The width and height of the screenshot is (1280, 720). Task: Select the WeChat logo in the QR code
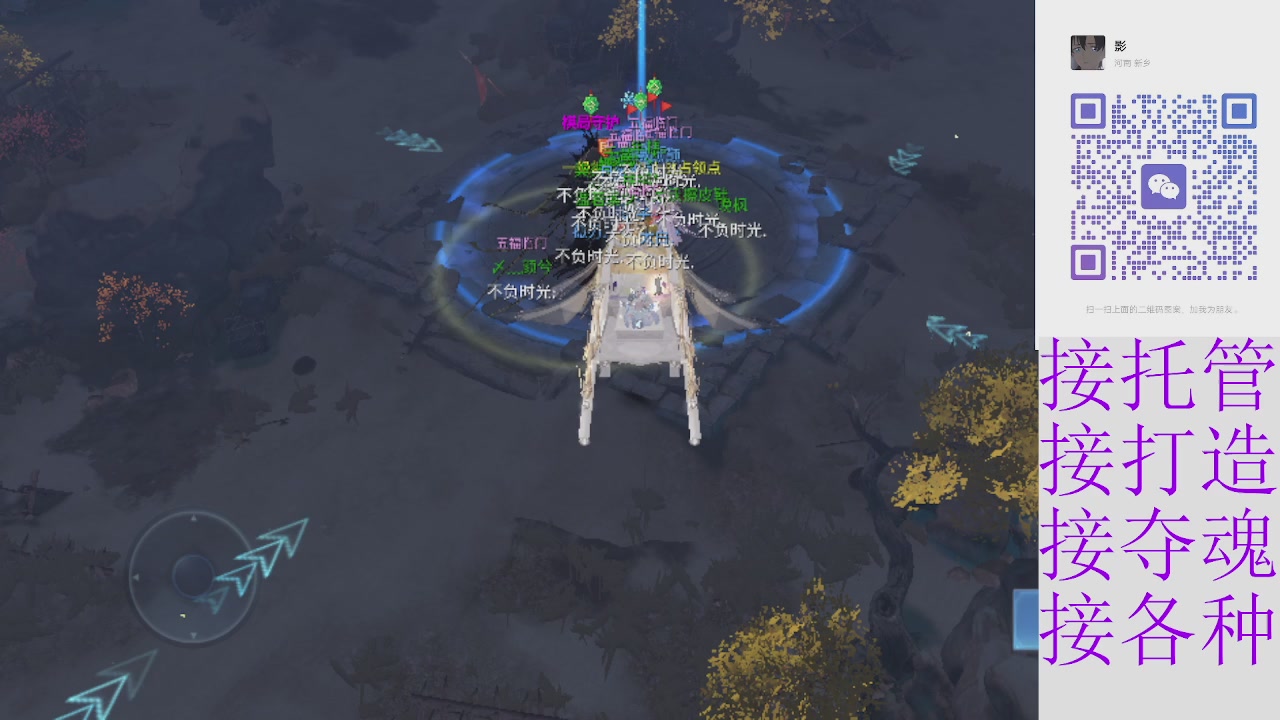pyautogui.click(x=1166, y=185)
